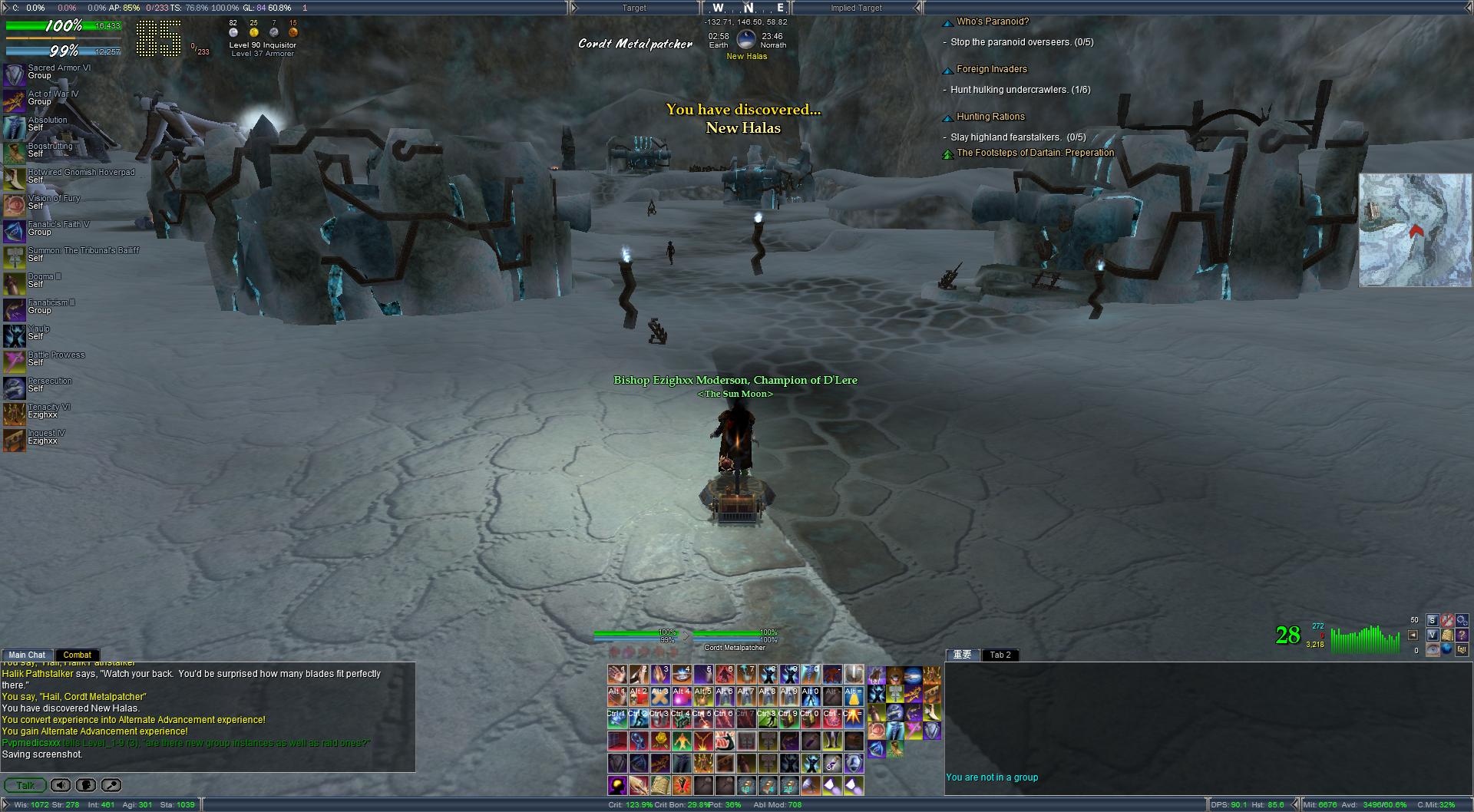Click the Hotwired Gnomish Hoverpad buff icon

click(x=15, y=177)
